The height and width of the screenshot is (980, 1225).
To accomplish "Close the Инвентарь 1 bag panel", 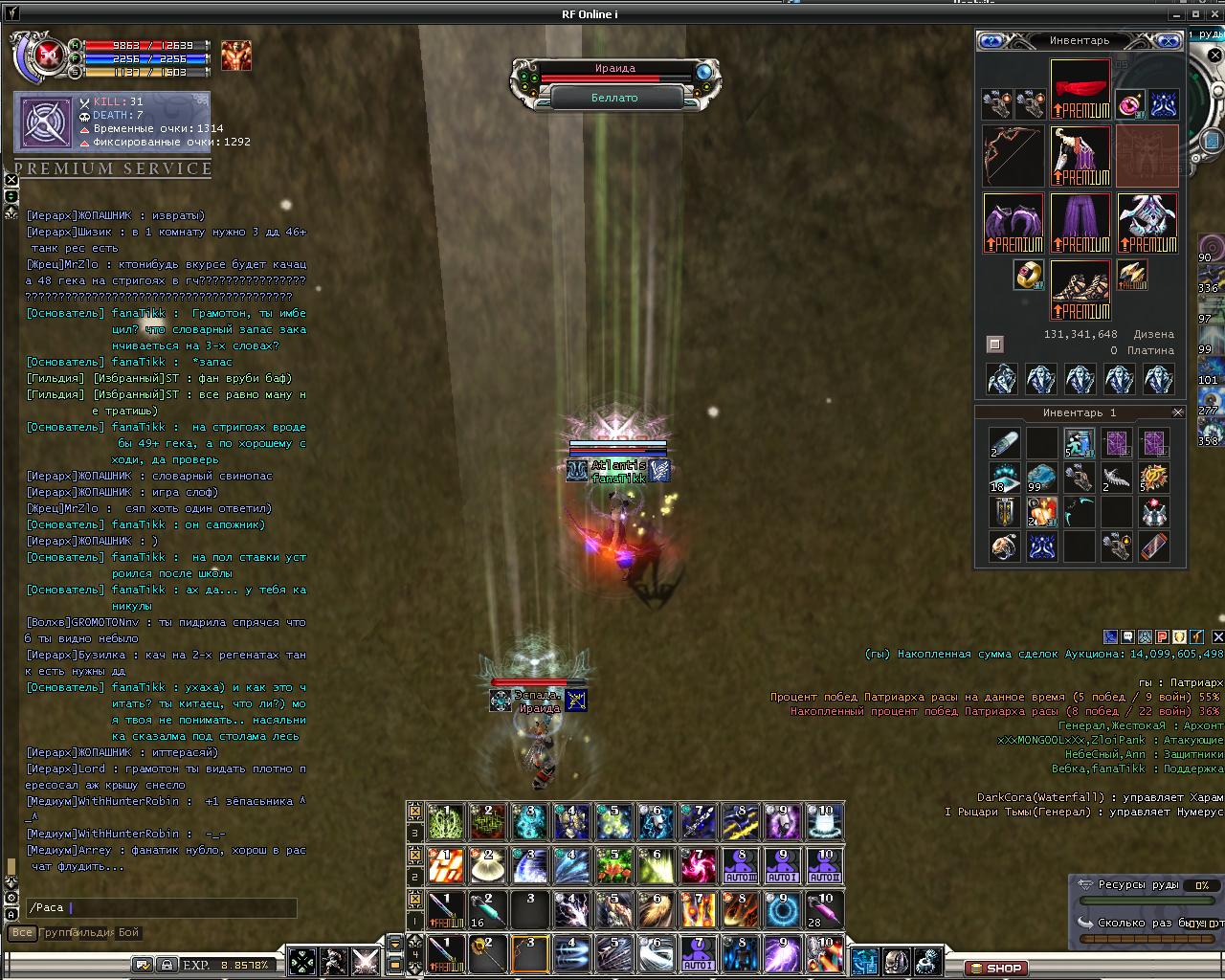I will 1178,412.
